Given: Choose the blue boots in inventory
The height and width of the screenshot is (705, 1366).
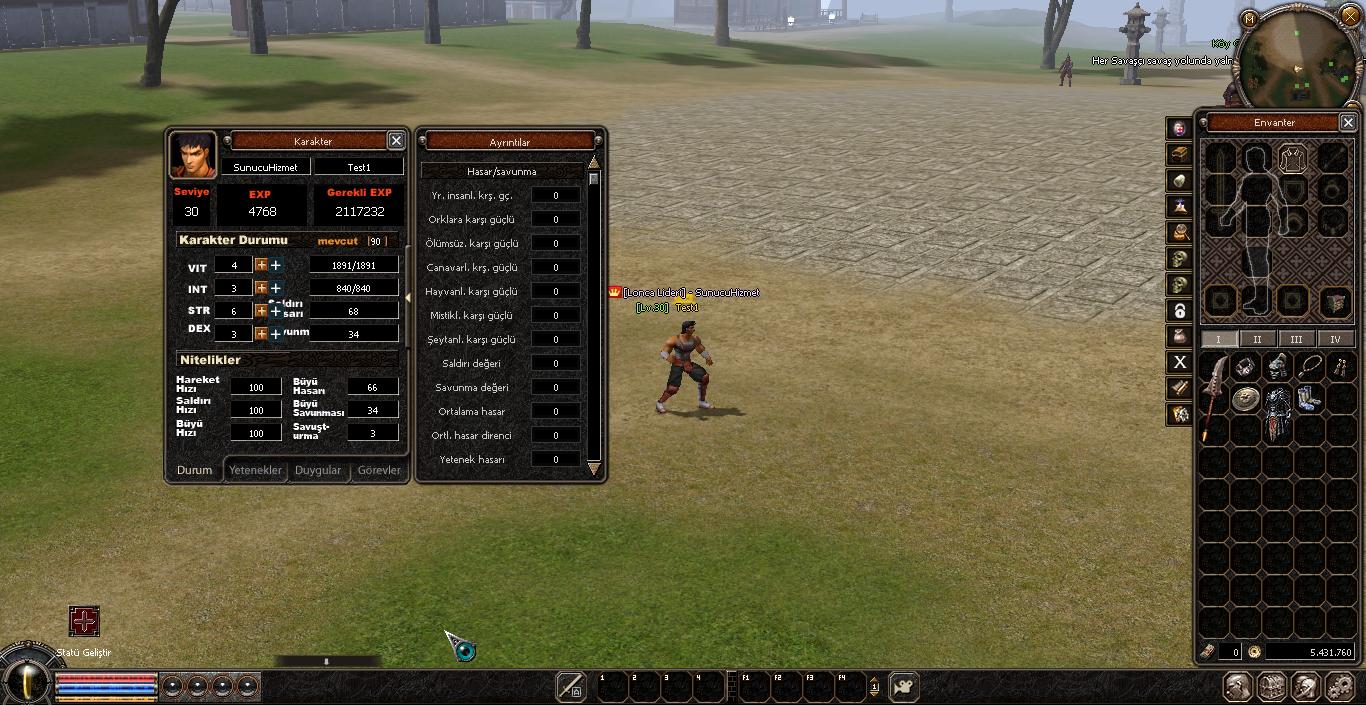Looking at the screenshot, I should [x=1308, y=399].
